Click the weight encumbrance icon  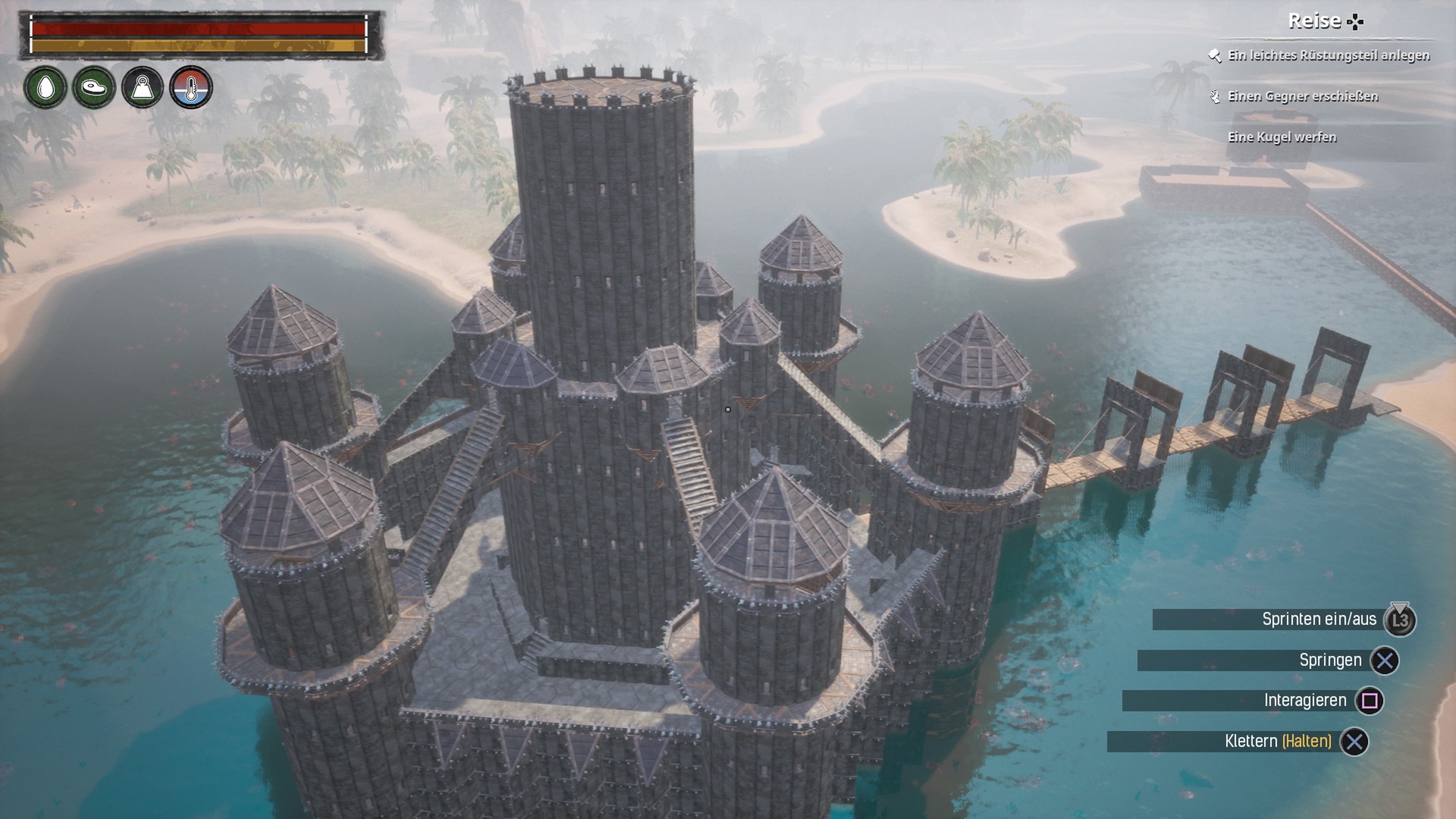point(143,88)
